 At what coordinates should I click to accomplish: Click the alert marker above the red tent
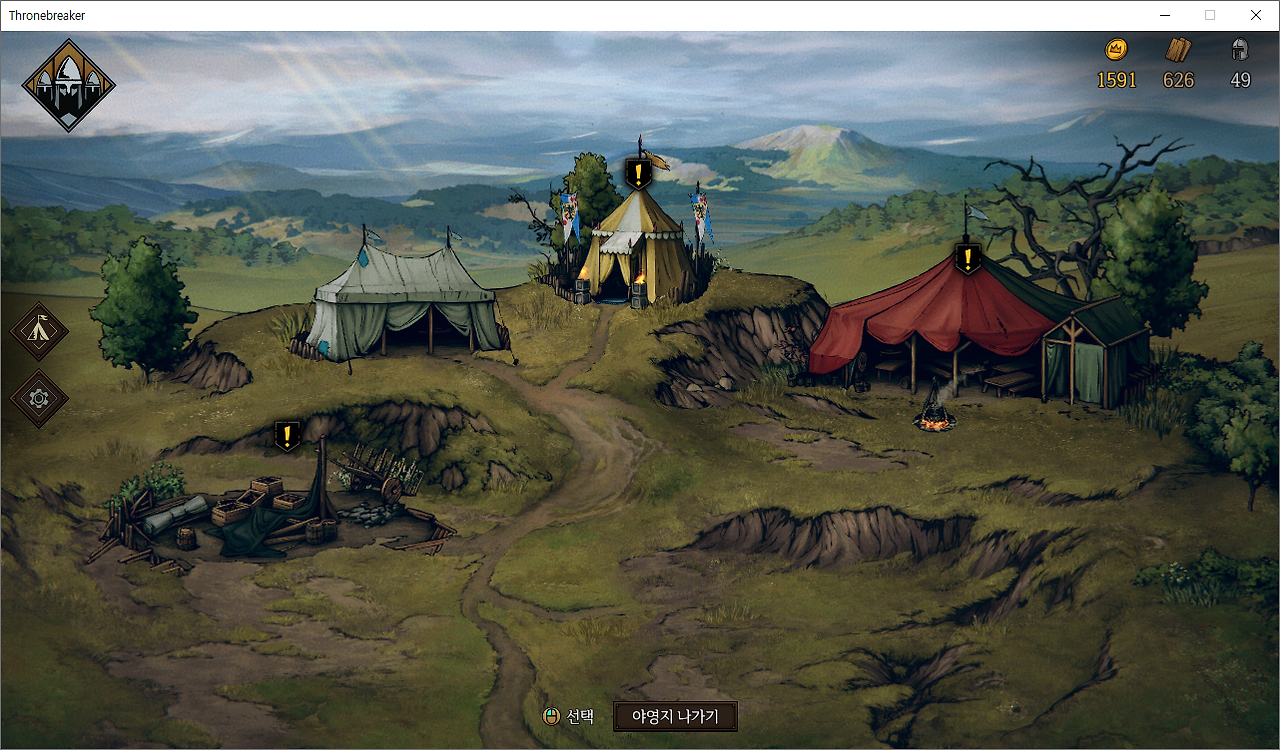pos(967,258)
